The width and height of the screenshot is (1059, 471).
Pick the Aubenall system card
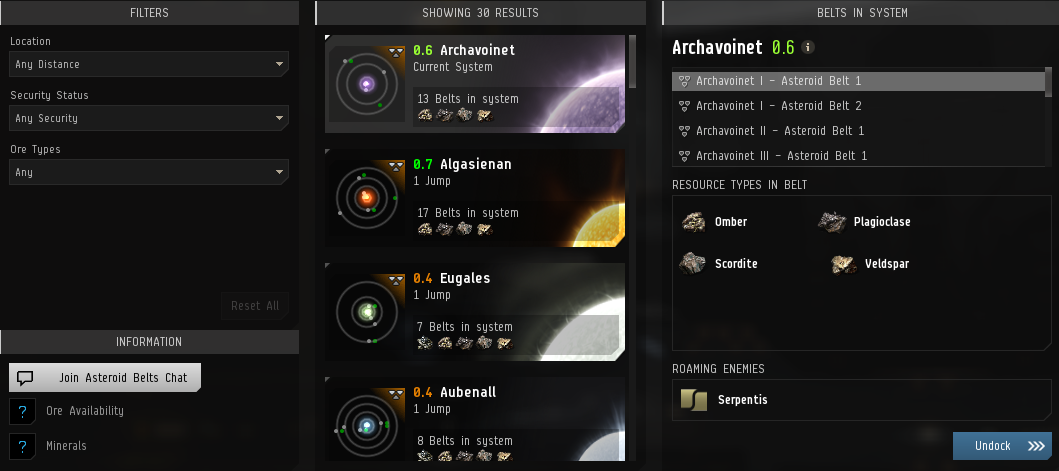(475, 420)
